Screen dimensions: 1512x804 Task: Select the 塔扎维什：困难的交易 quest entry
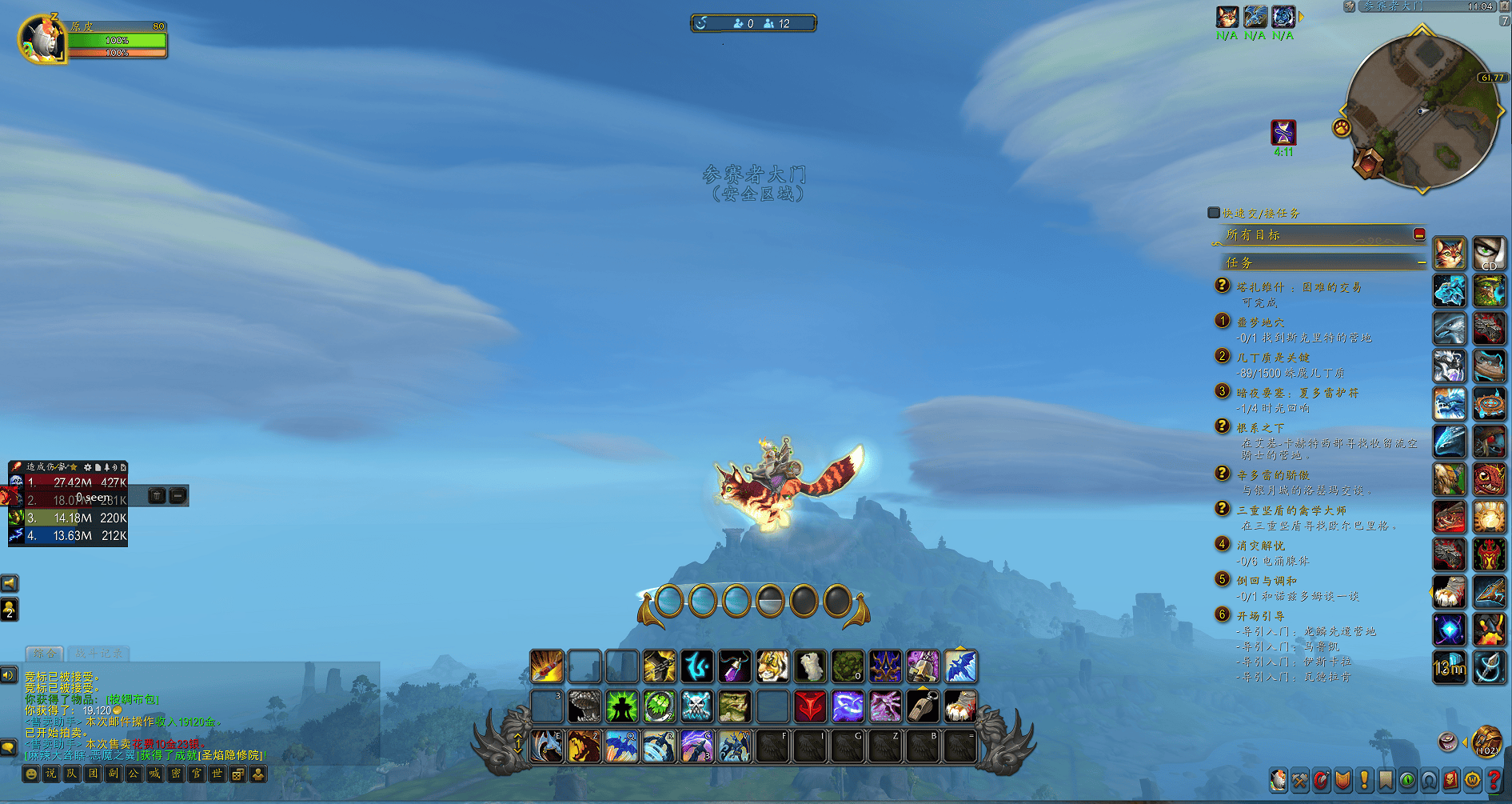[x=1299, y=287]
